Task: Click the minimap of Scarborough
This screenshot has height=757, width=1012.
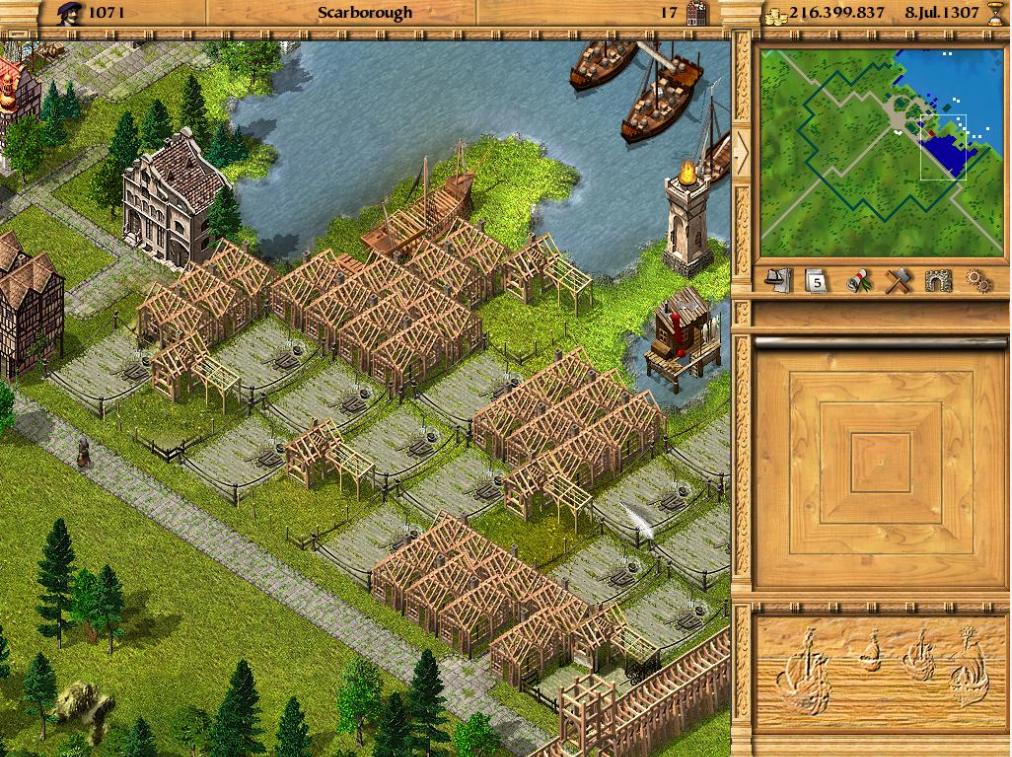Action: 881,152
